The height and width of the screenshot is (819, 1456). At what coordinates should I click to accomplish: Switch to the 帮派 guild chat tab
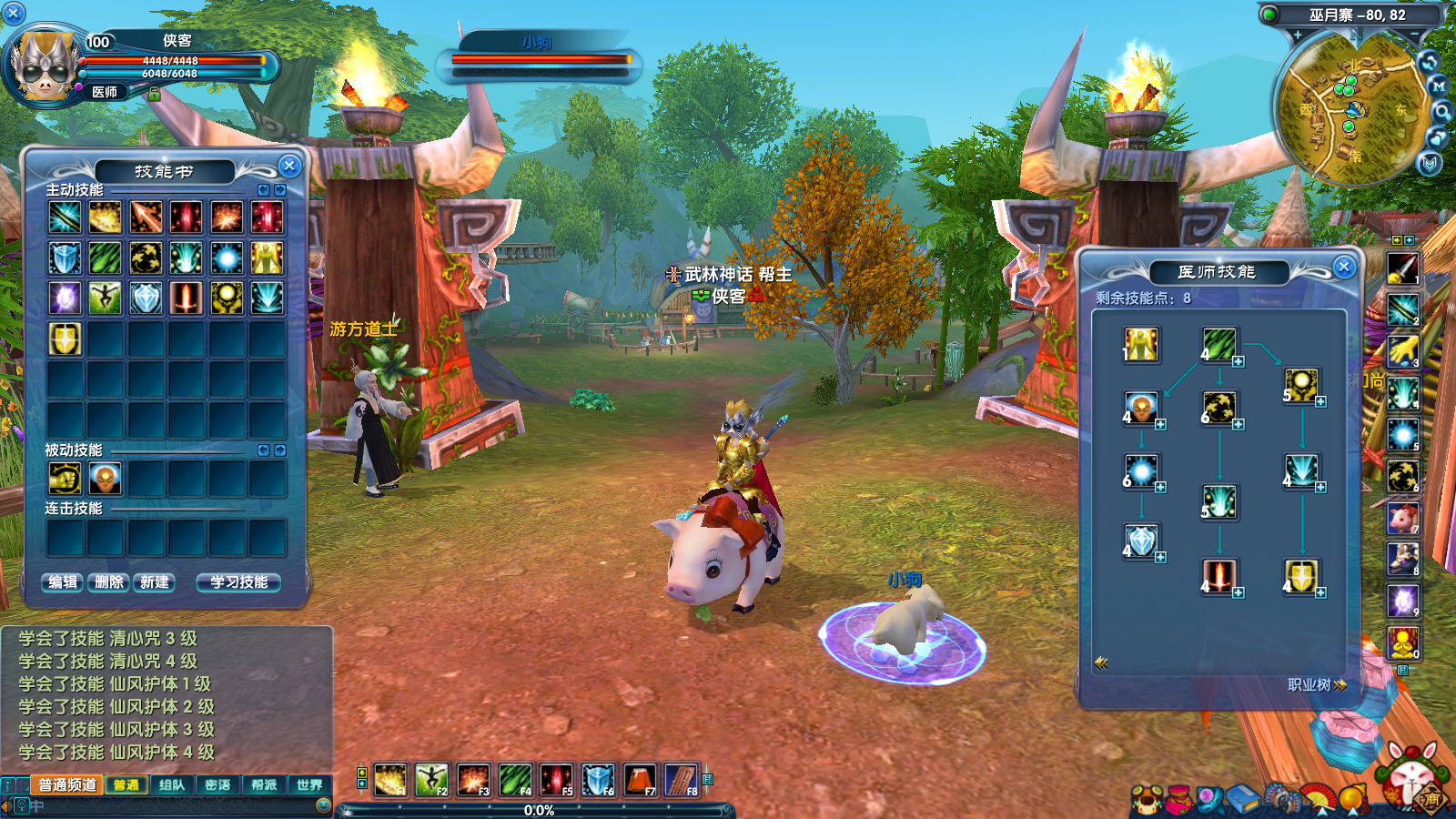[264, 784]
